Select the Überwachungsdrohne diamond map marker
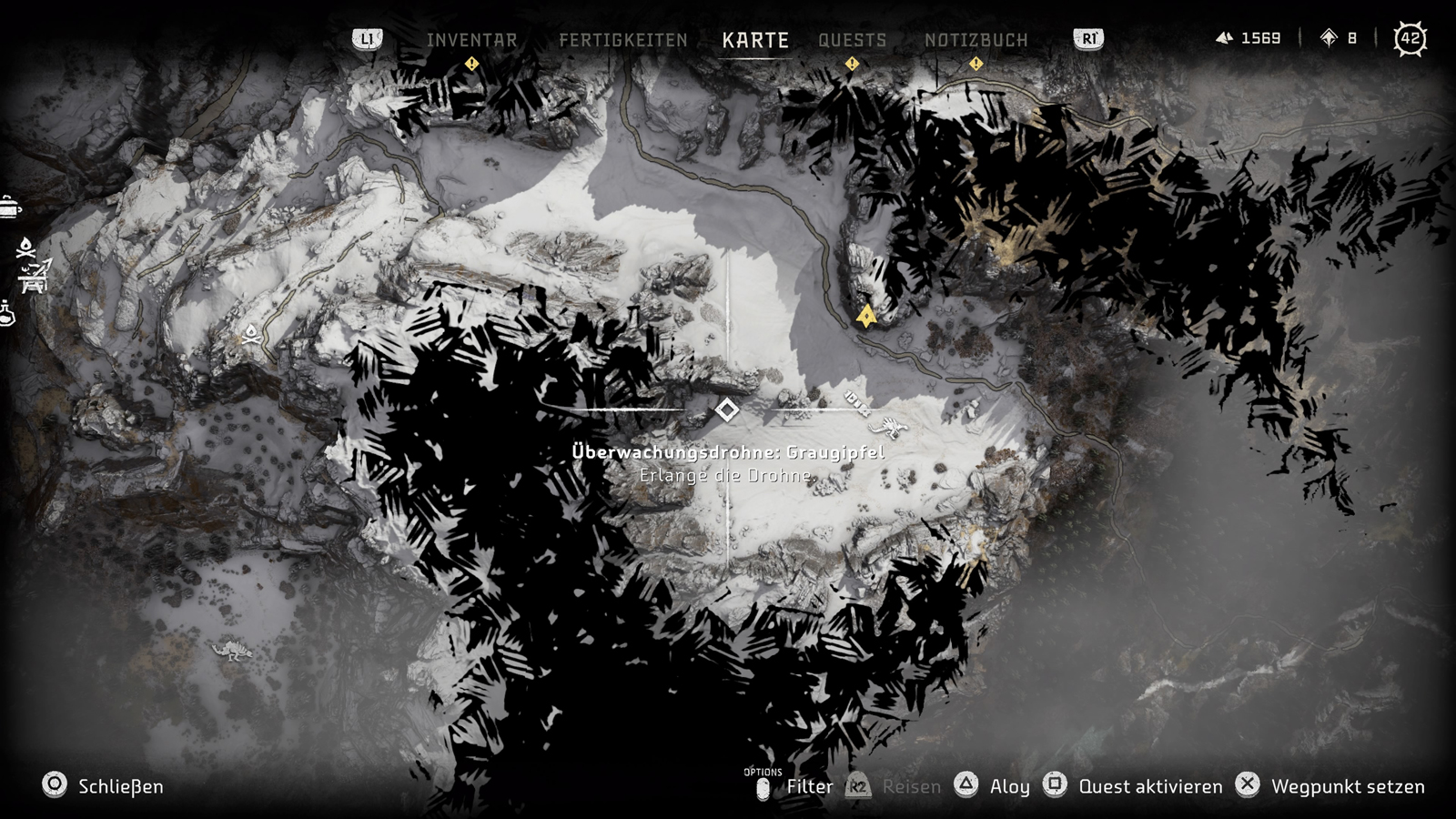The width and height of the screenshot is (1456, 819). [726, 410]
